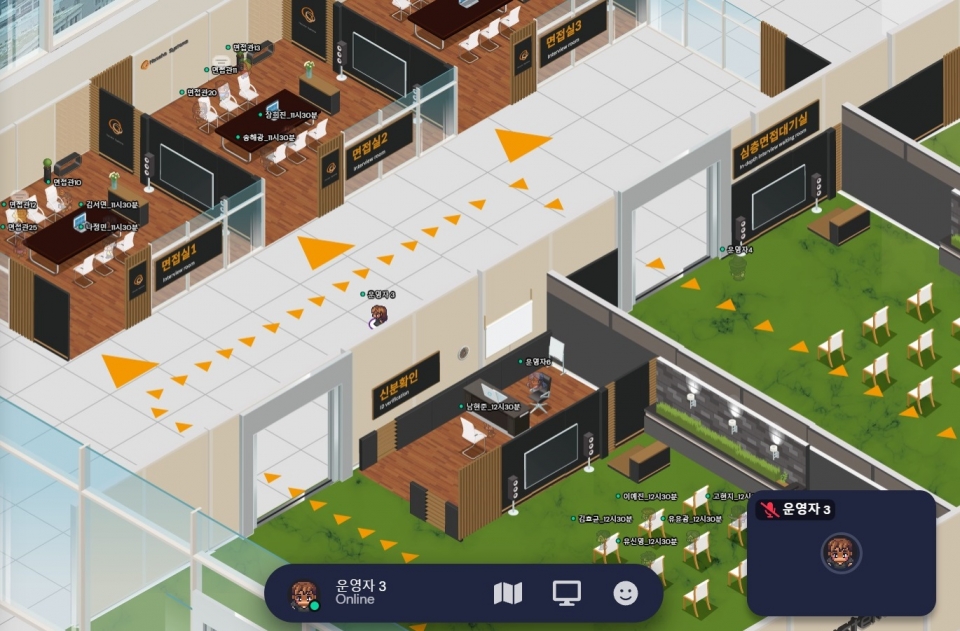Open the smiley emoji reactions

click(626, 593)
